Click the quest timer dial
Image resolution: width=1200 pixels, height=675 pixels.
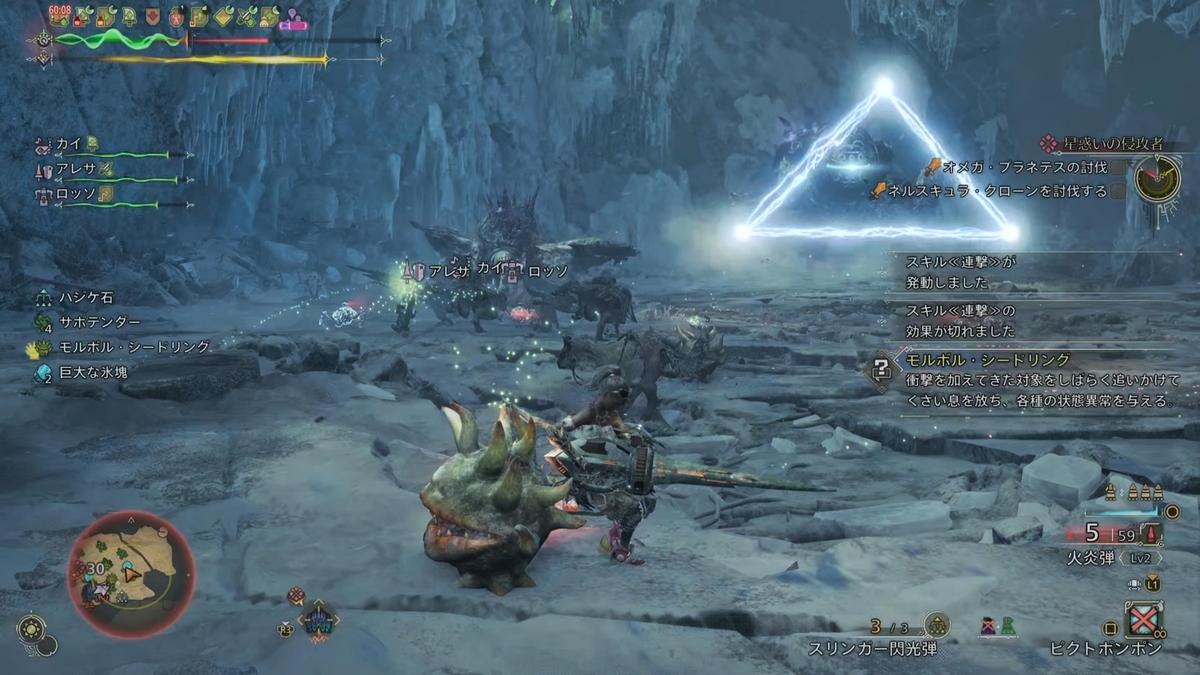1159,177
